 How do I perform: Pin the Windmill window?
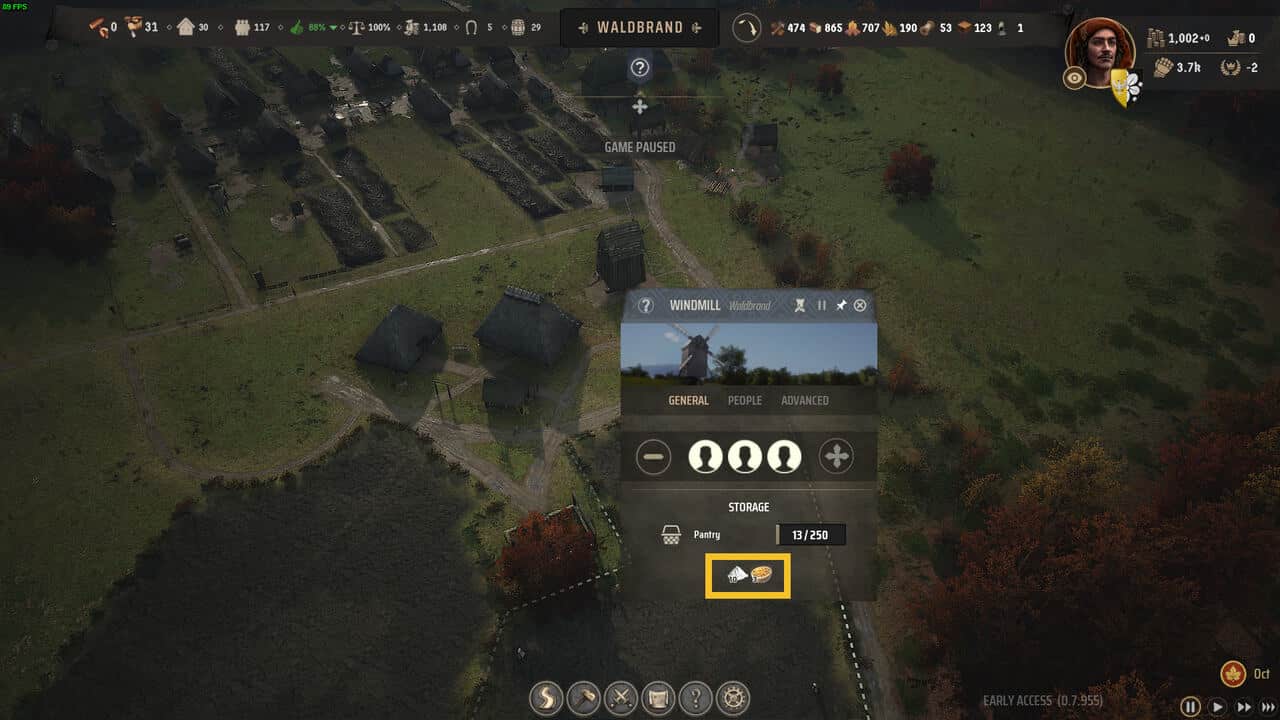841,305
